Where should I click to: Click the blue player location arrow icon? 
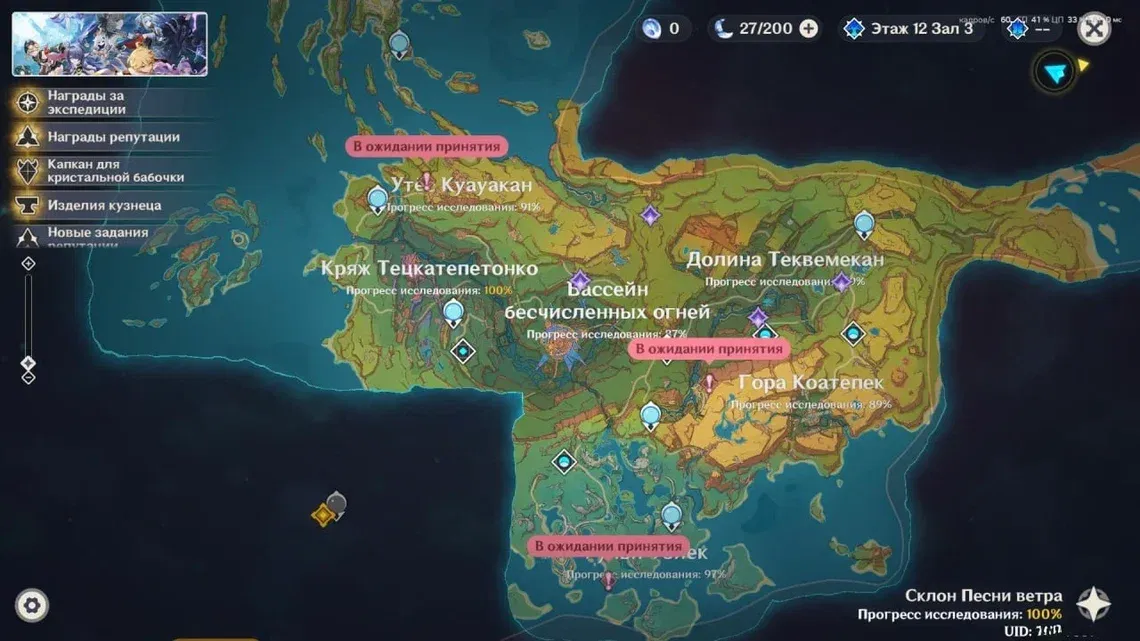(x=1054, y=72)
